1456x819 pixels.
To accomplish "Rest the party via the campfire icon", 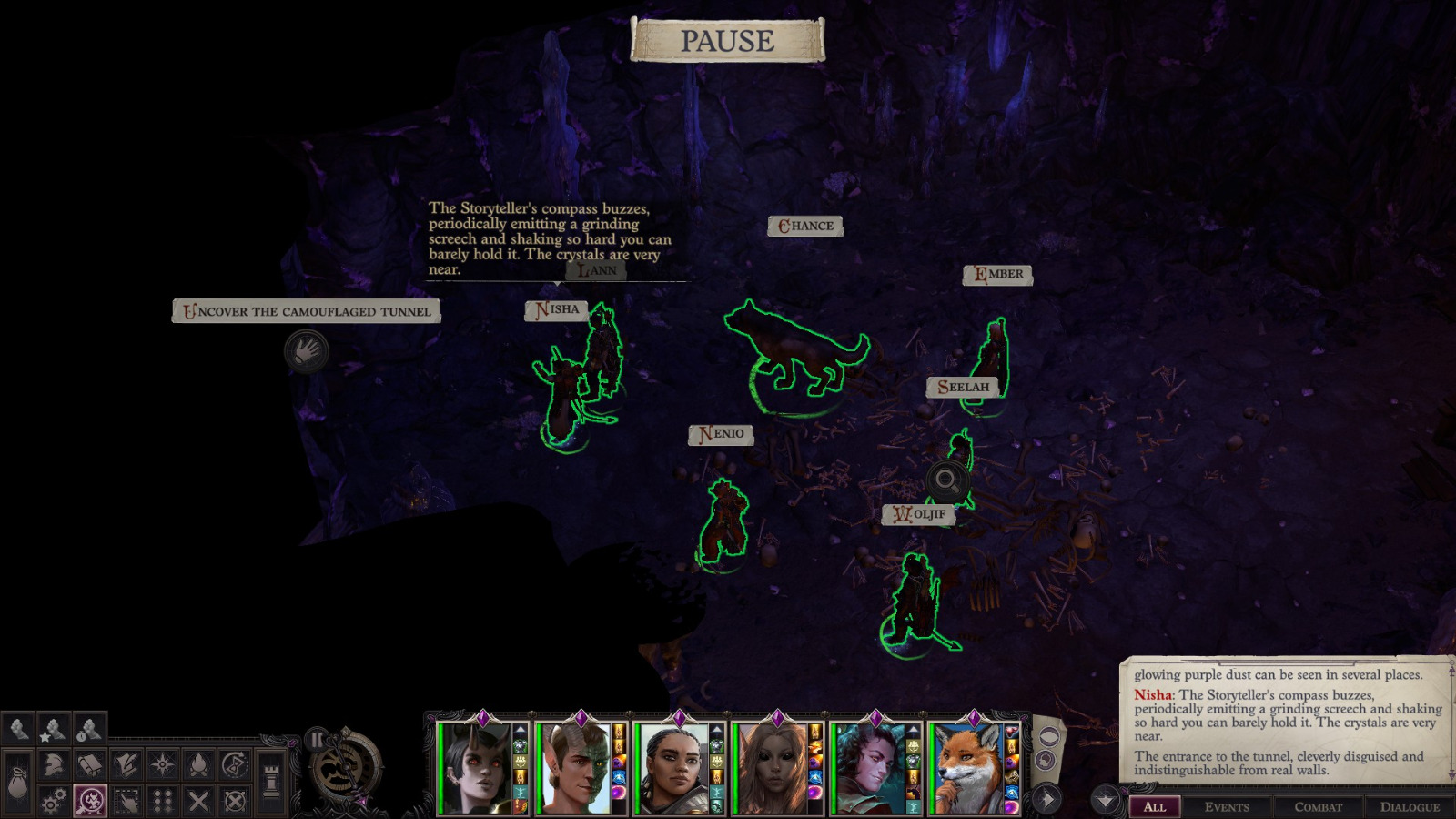I will (198, 764).
